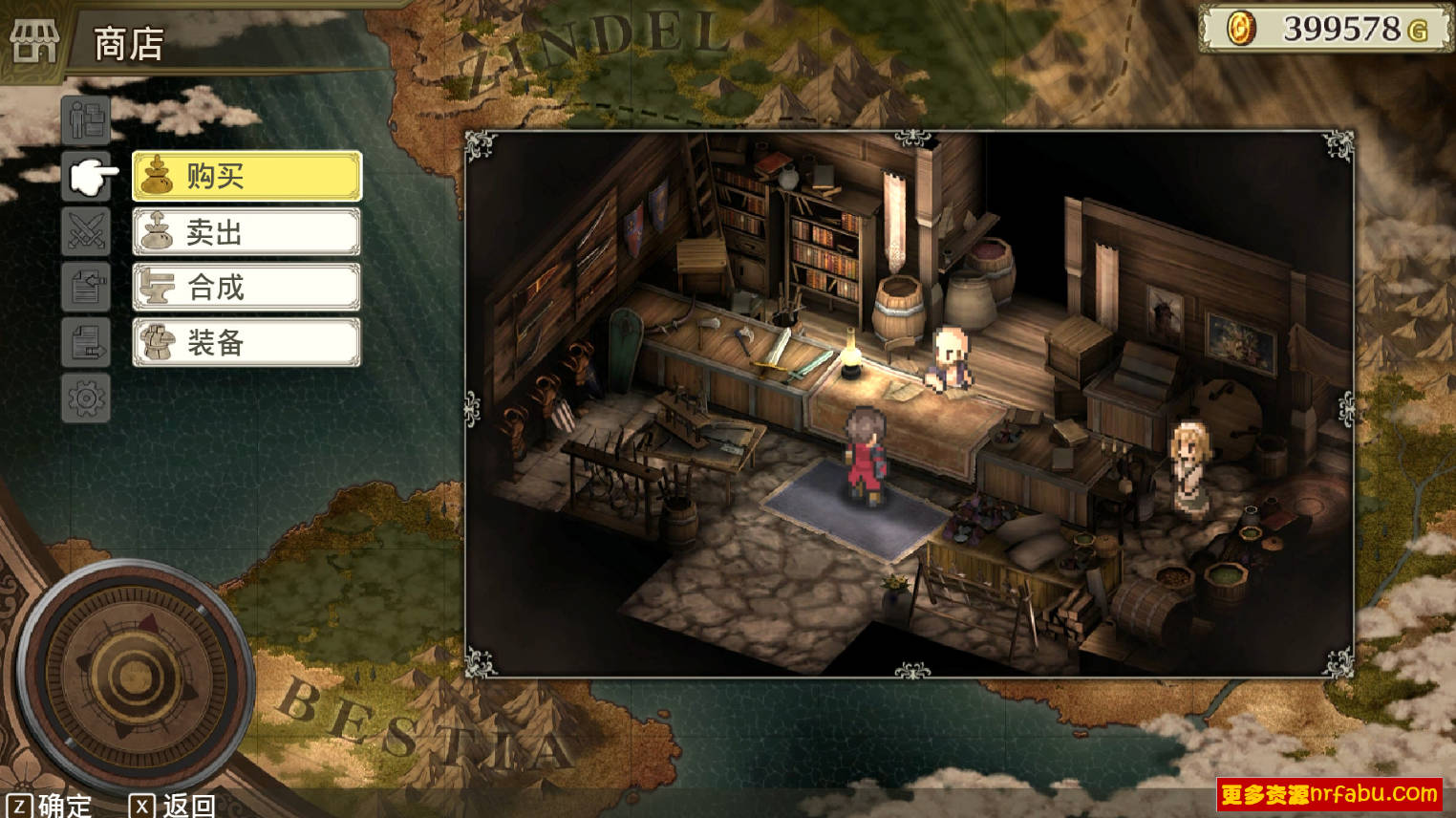The height and width of the screenshot is (818, 1456).
Task: Open settings via the gear icon
Action: (86, 398)
